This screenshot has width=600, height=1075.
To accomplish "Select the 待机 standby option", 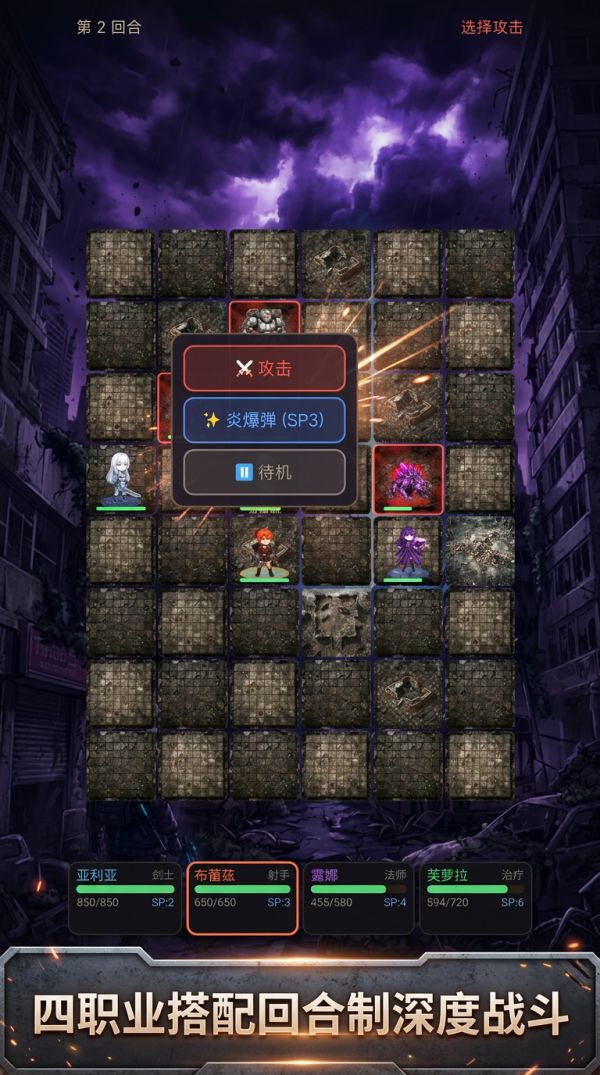I will pyautogui.click(x=264, y=472).
